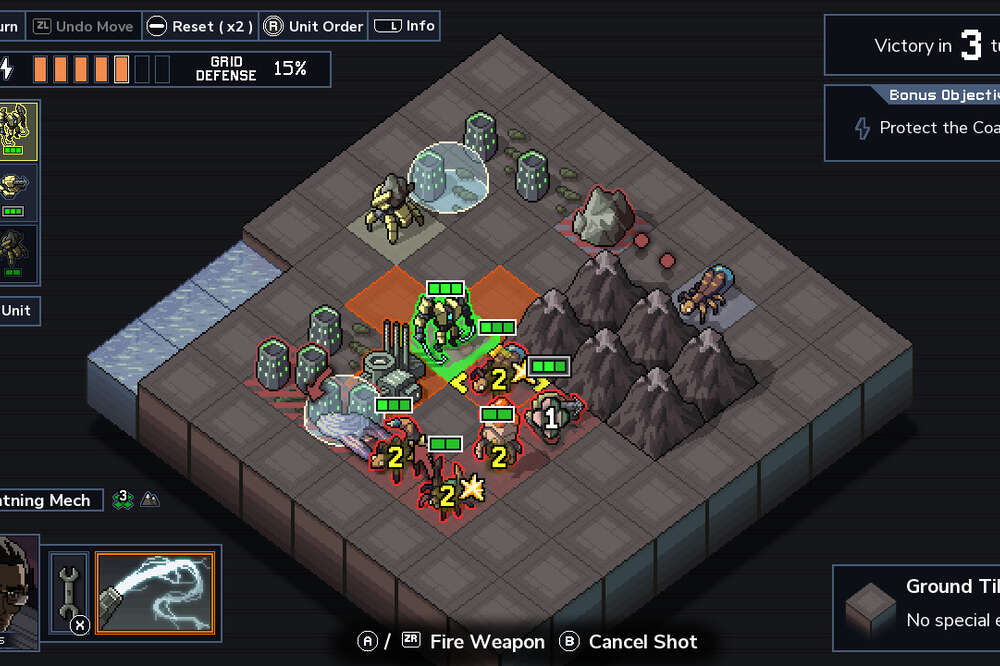Select the wrench repair action

(x=69, y=593)
